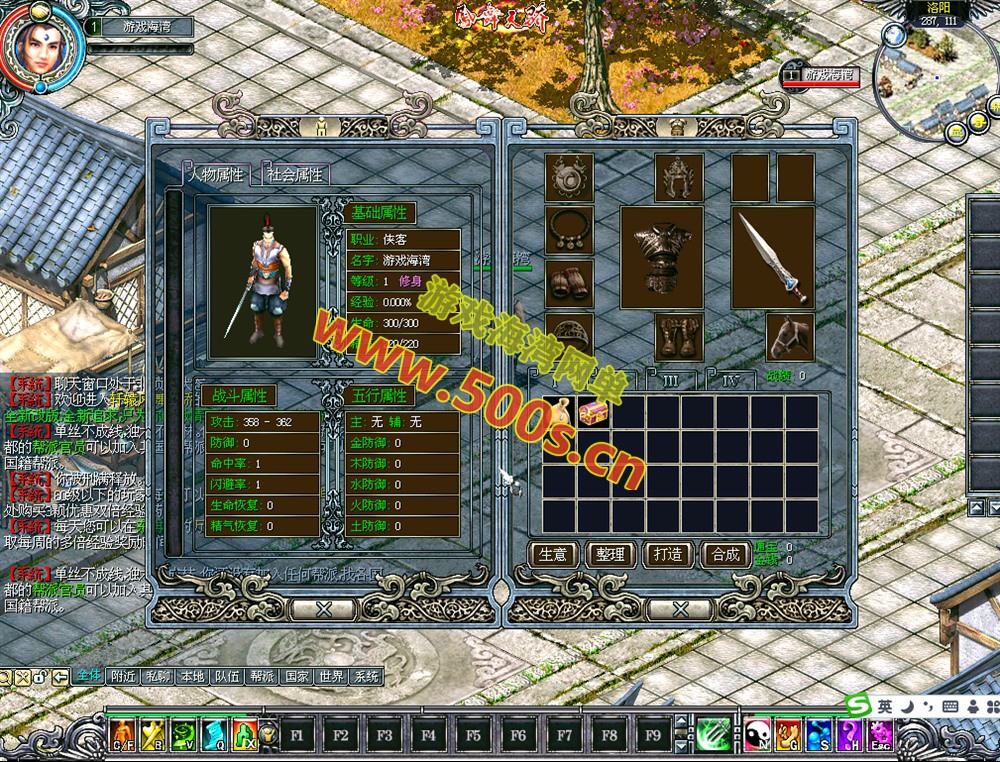Sort the bag with 整理 button

[610, 554]
